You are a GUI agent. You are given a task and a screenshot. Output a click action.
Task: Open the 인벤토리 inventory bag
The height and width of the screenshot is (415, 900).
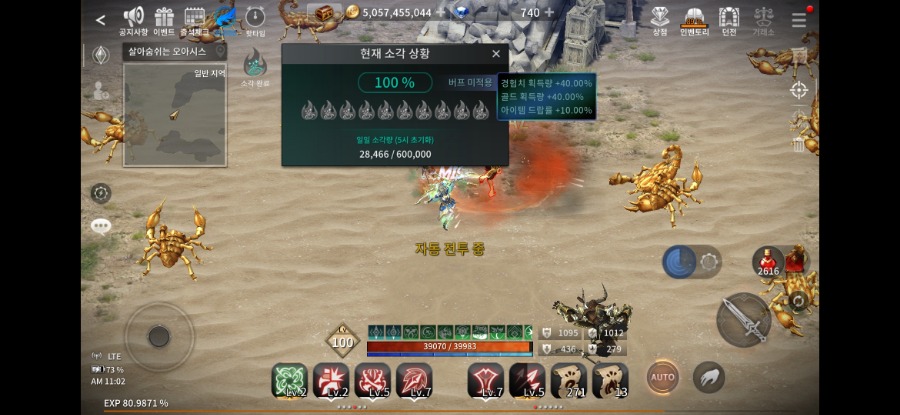693,20
